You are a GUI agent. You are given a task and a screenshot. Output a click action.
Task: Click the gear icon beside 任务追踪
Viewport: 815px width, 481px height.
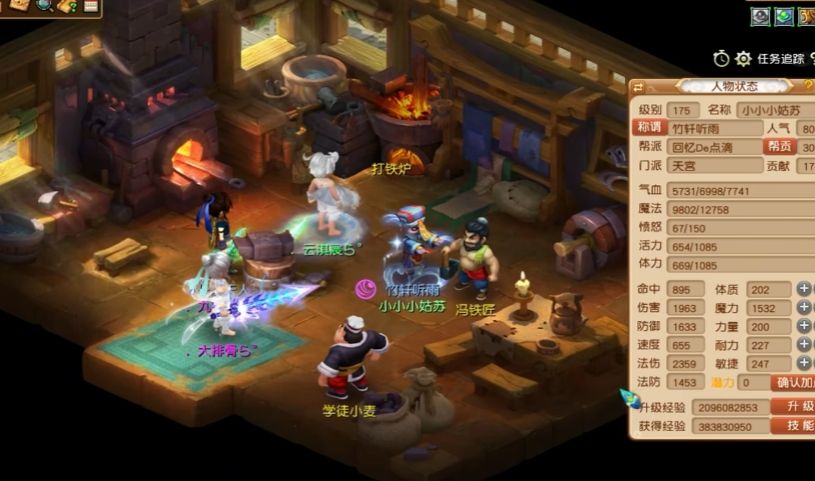(x=743, y=59)
